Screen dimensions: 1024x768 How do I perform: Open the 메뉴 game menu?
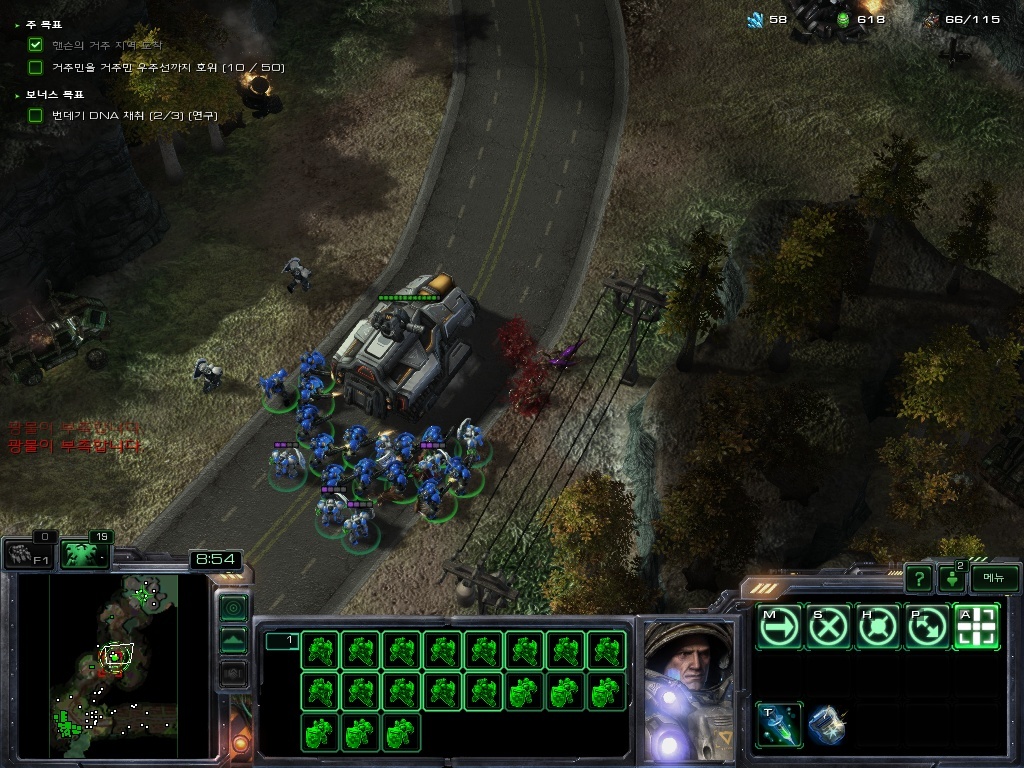point(994,578)
